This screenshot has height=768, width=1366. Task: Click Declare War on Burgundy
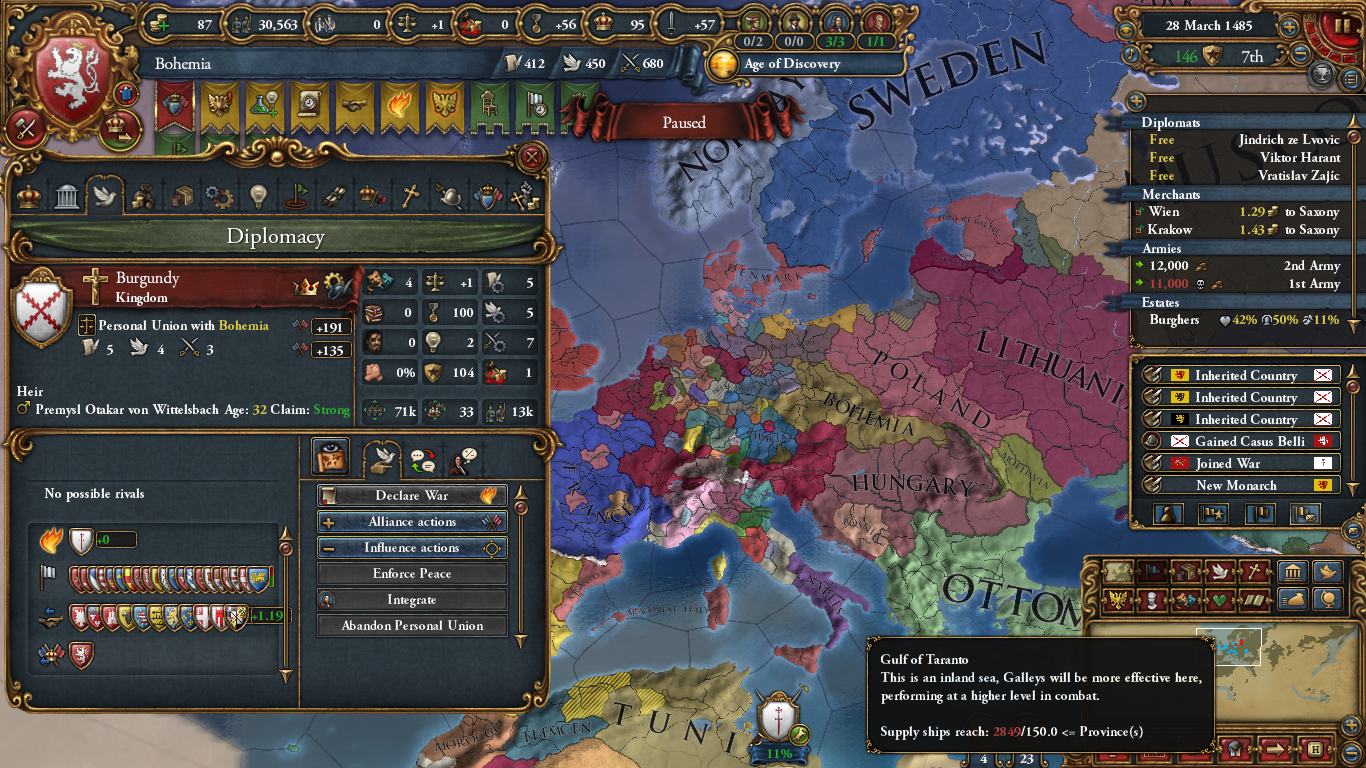coord(412,495)
